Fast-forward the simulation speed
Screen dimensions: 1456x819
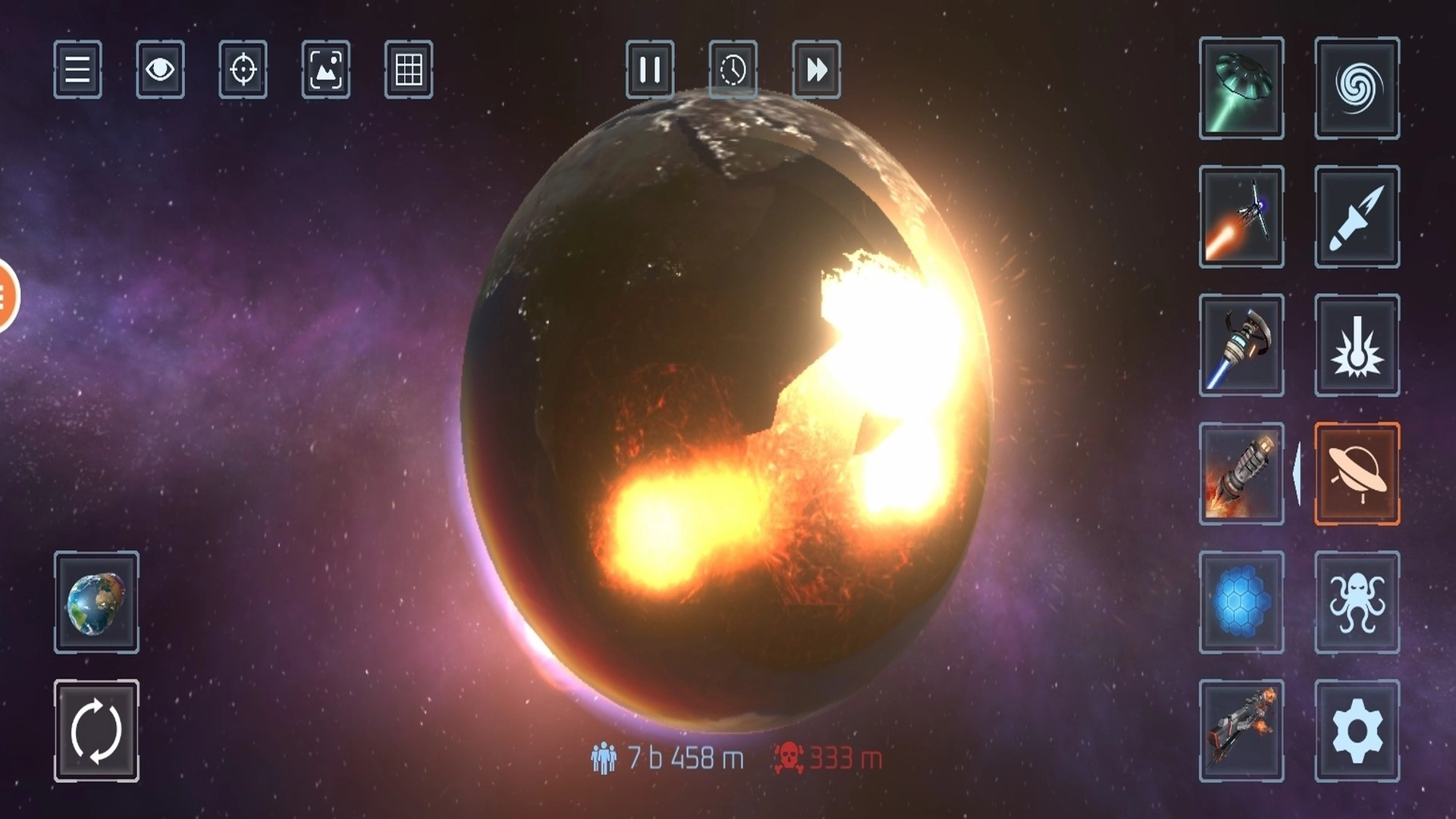coord(816,70)
